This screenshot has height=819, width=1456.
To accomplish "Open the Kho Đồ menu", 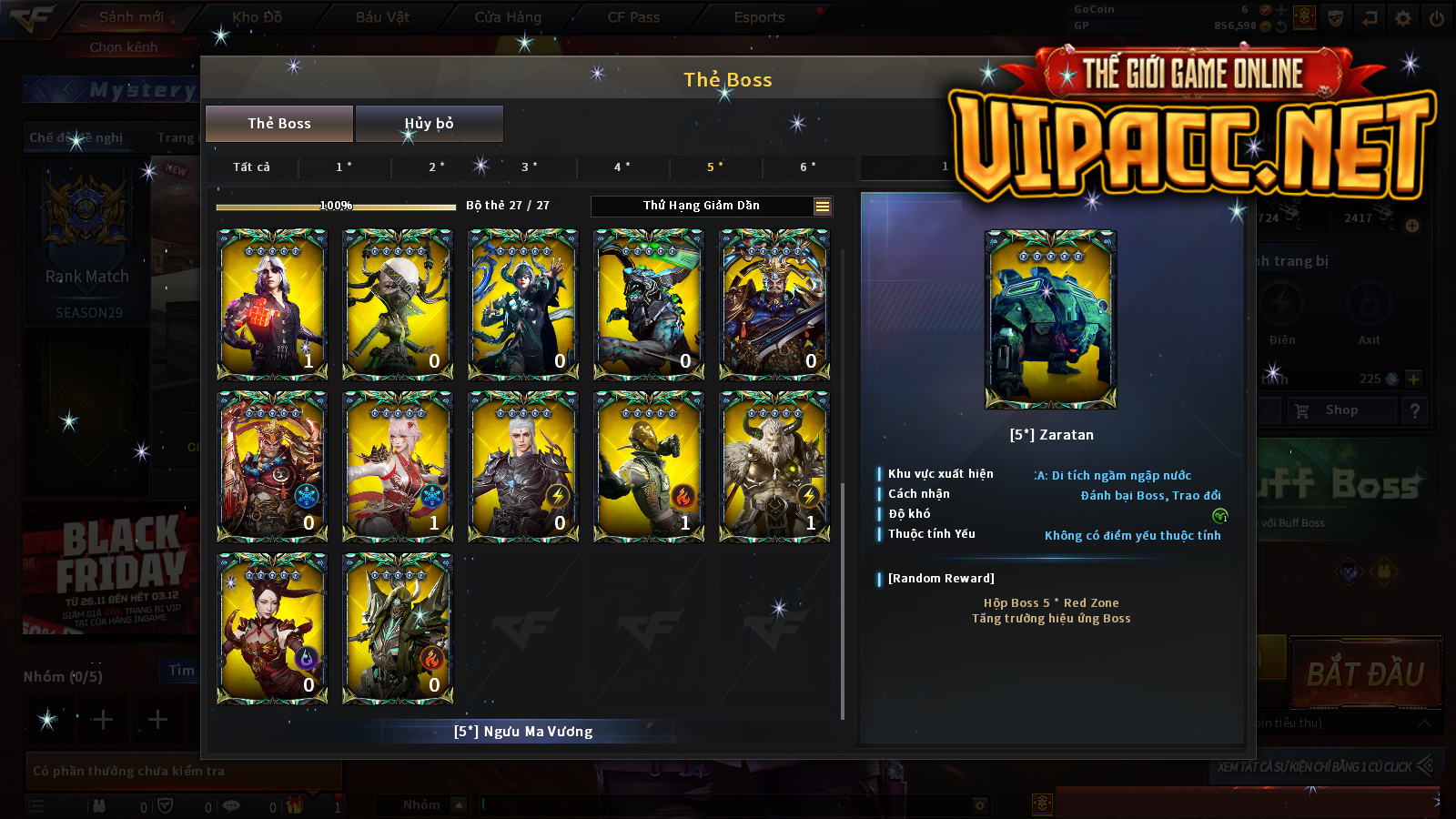I will point(258,17).
